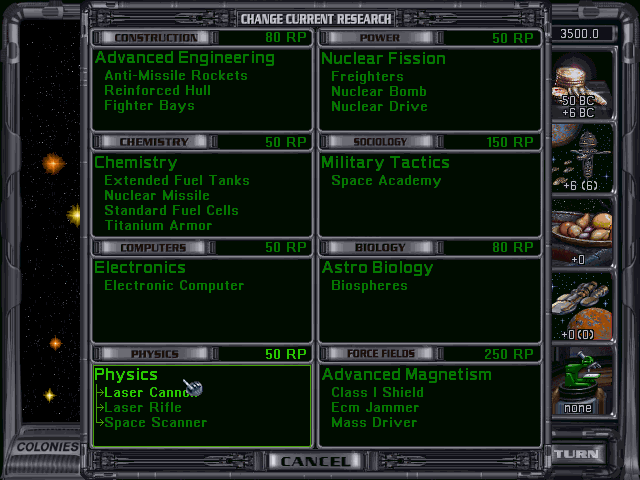The height and width of the screenshot is (480, 640).
Task: Click the Laser Rifle entry
Action: pyautogui.click(x=143, y=407)
